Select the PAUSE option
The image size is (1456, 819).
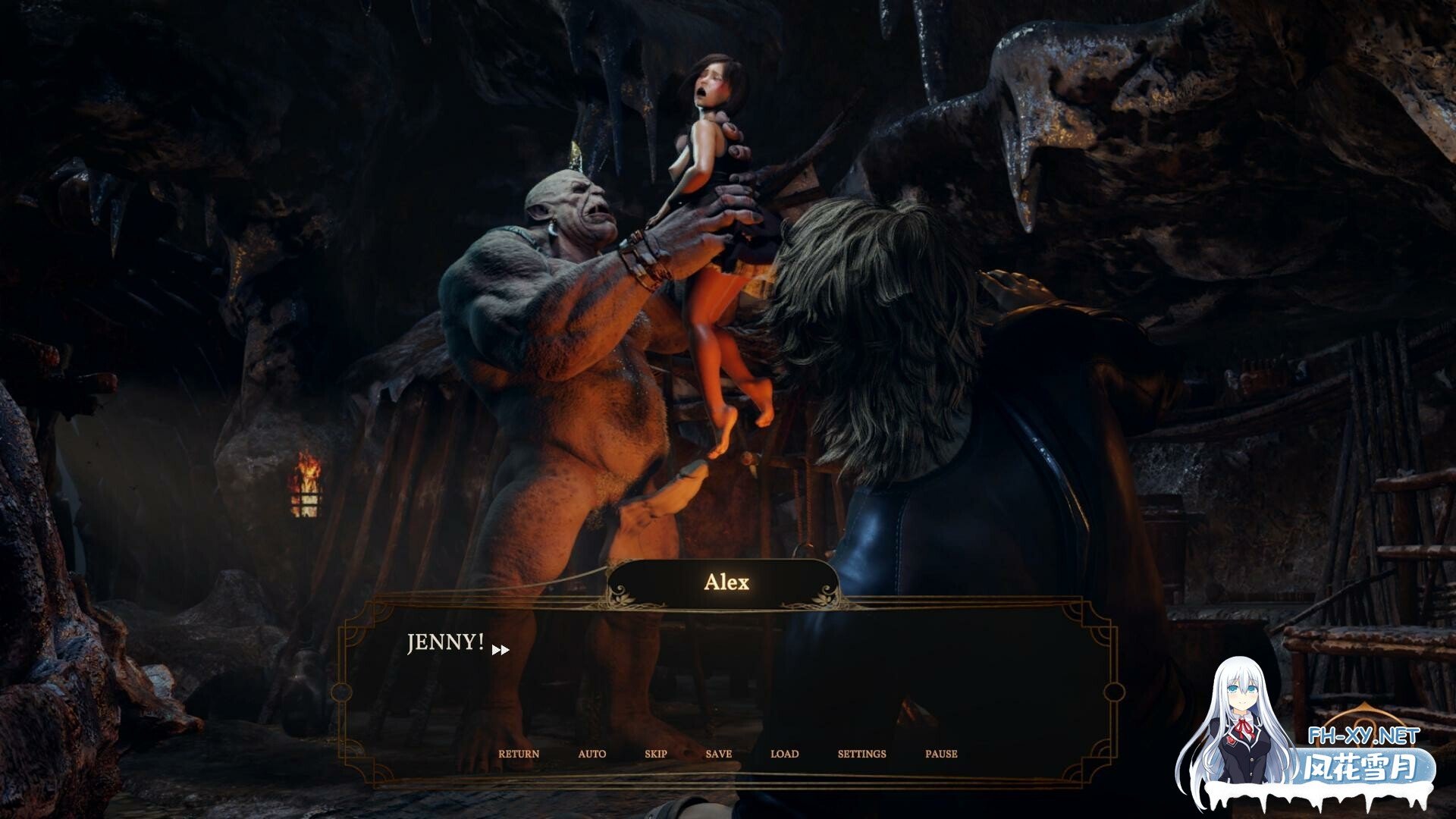coord(941,754)
